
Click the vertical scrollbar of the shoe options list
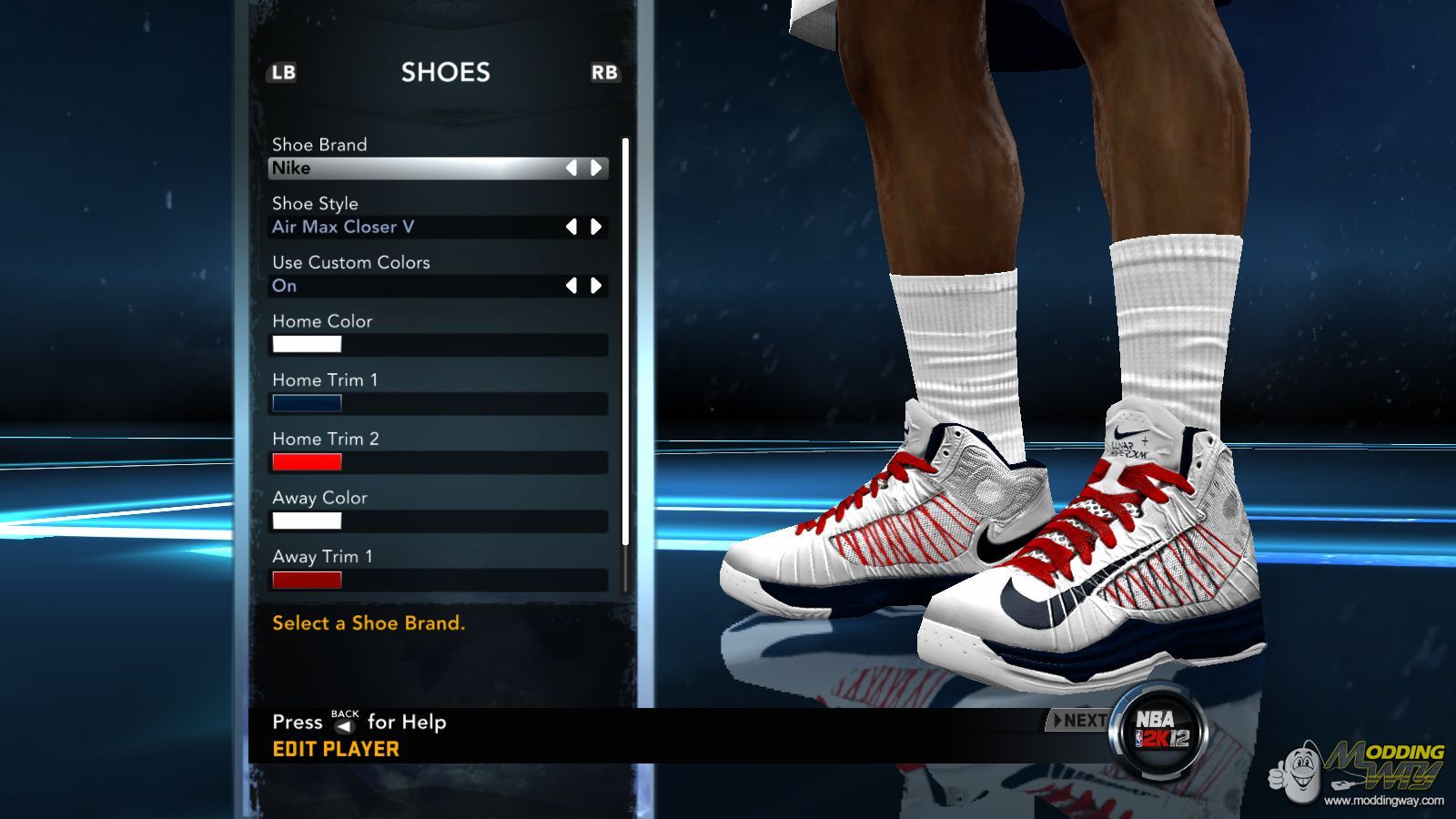(625, 341)
